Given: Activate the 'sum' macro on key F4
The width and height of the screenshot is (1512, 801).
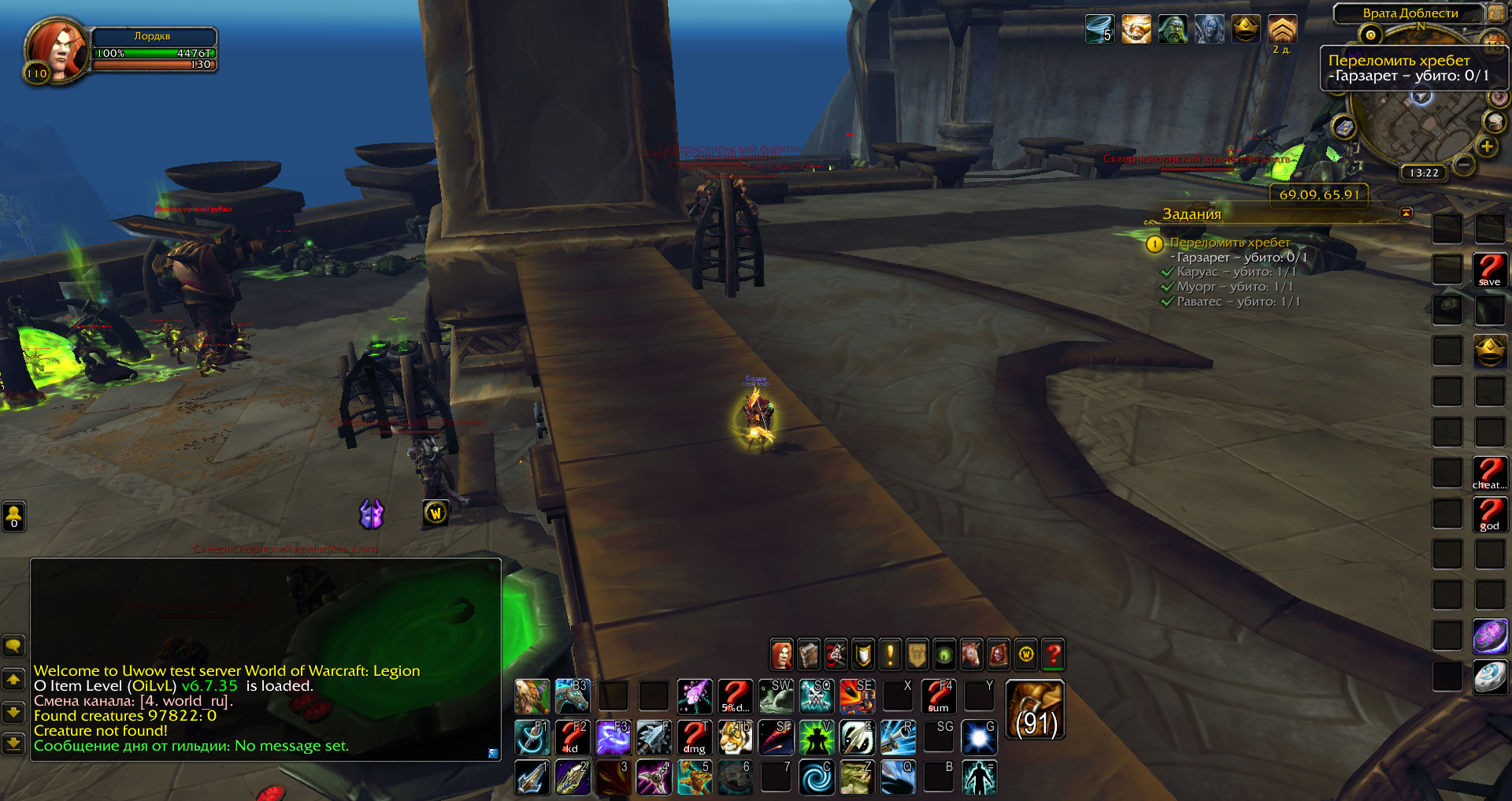Looking at the screenshot, I should pyautogui.click(x=938, y=696).
